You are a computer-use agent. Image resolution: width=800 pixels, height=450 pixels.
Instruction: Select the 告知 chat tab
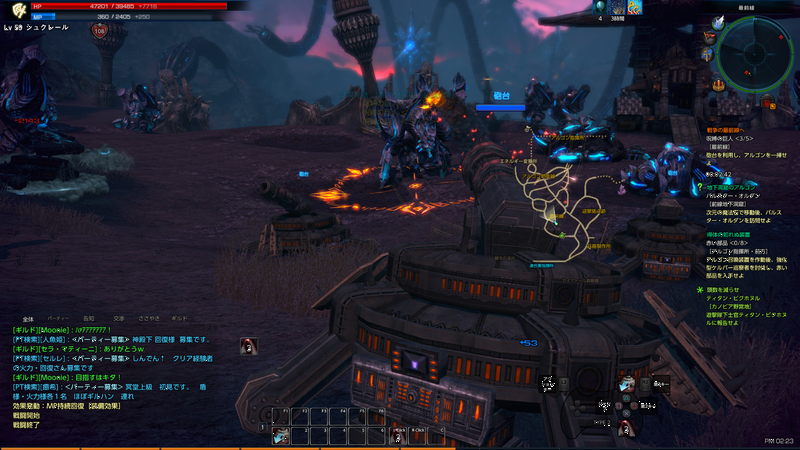(89, 318)
